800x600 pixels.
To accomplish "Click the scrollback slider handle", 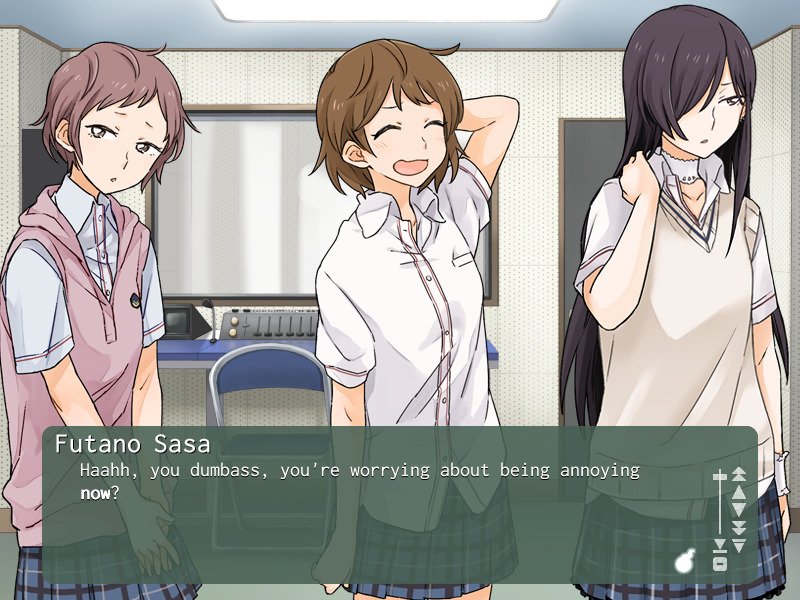I will [719, 475].
